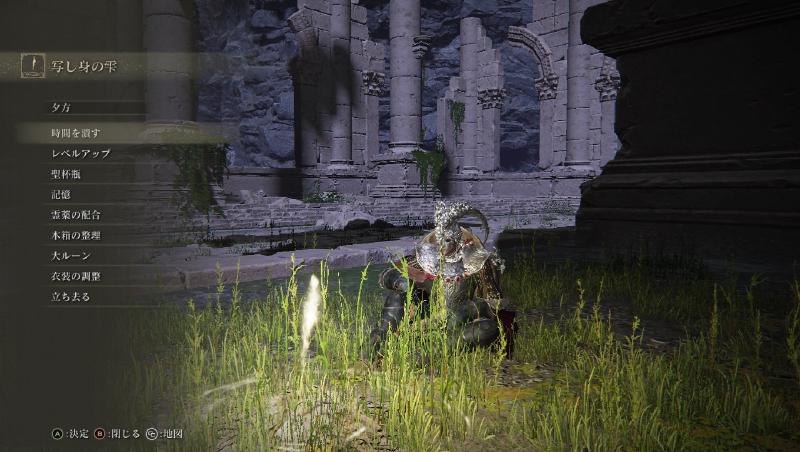Viewport: 800px width, 452px height.
Task: Choose the 大ルーン Great Rune entry
Action: click(71, 256)
